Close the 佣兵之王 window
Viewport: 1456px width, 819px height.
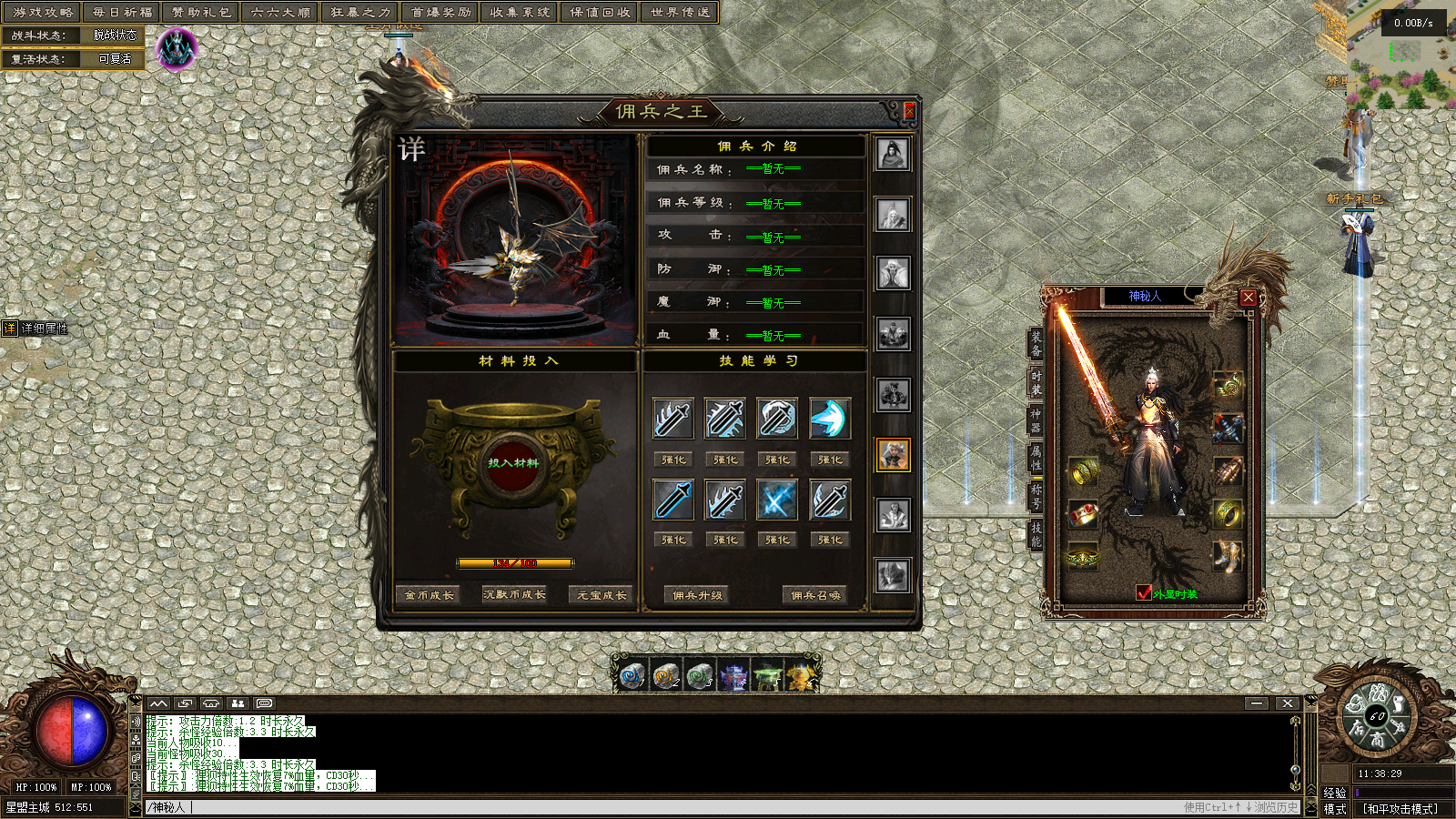tap(908, 111)
